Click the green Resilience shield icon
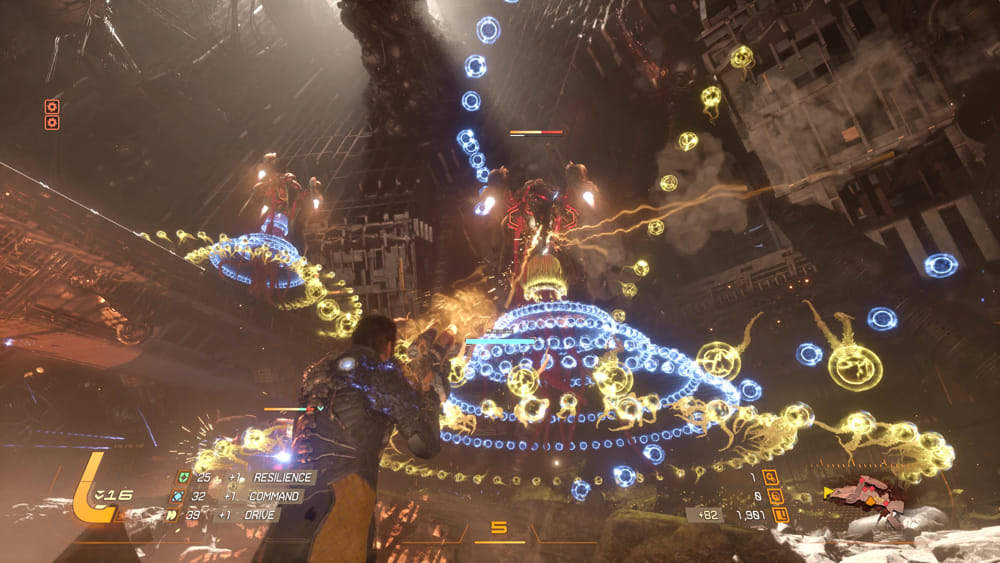Screen dimensions: 1000x563 (x=181, y=478)
